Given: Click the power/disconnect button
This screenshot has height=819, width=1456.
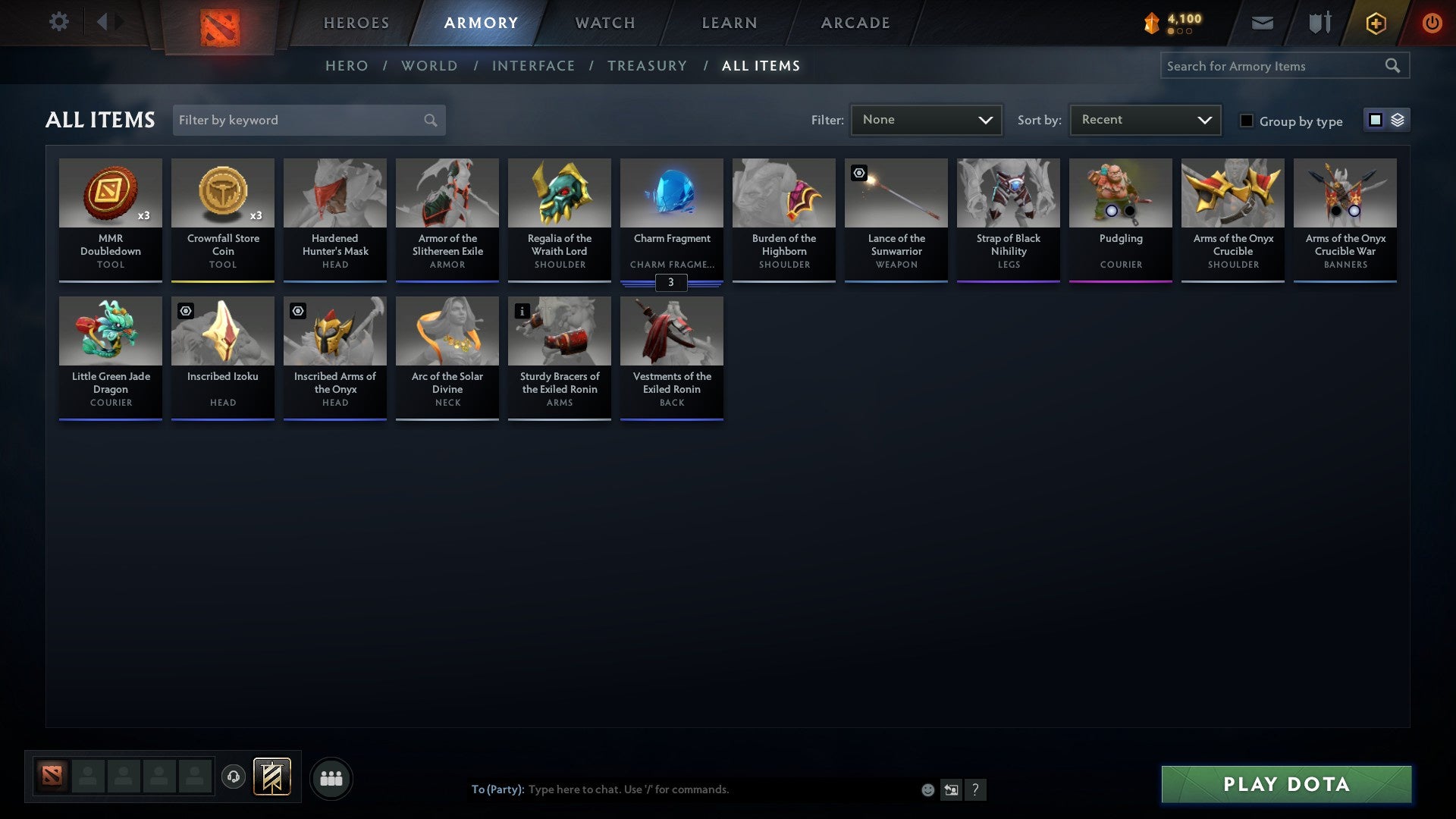Looking at the screenshot, I should point(1432,23).
